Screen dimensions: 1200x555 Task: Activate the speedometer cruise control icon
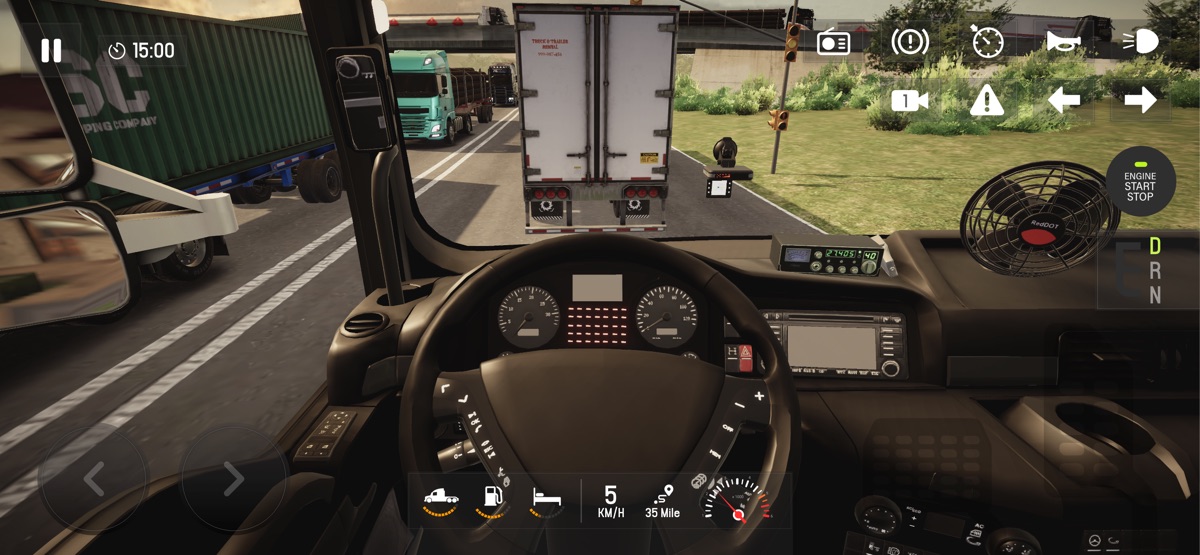tap(987, 42)
